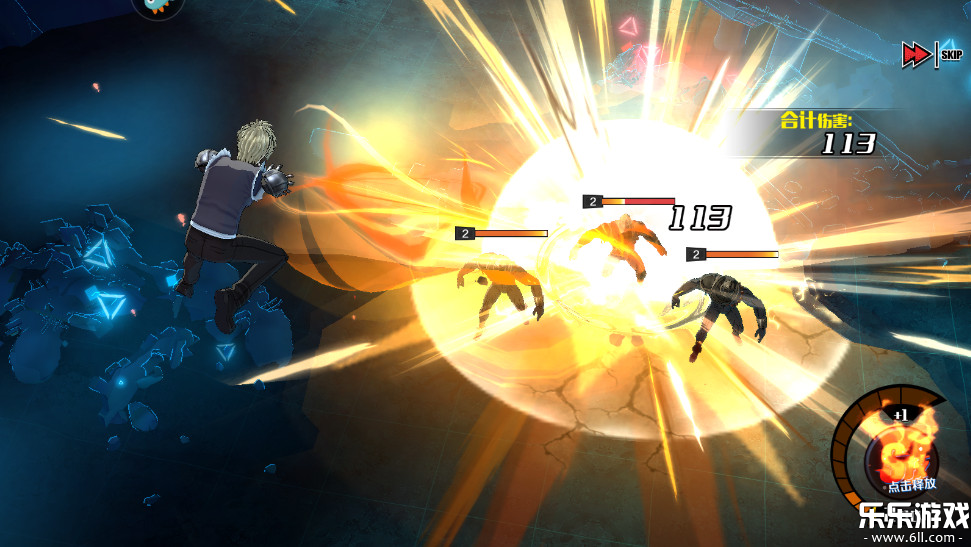This screenshot has height=547, width=971.
Task: Tap the blue creature icon at the top edge
Action: (x=157, y=7)
